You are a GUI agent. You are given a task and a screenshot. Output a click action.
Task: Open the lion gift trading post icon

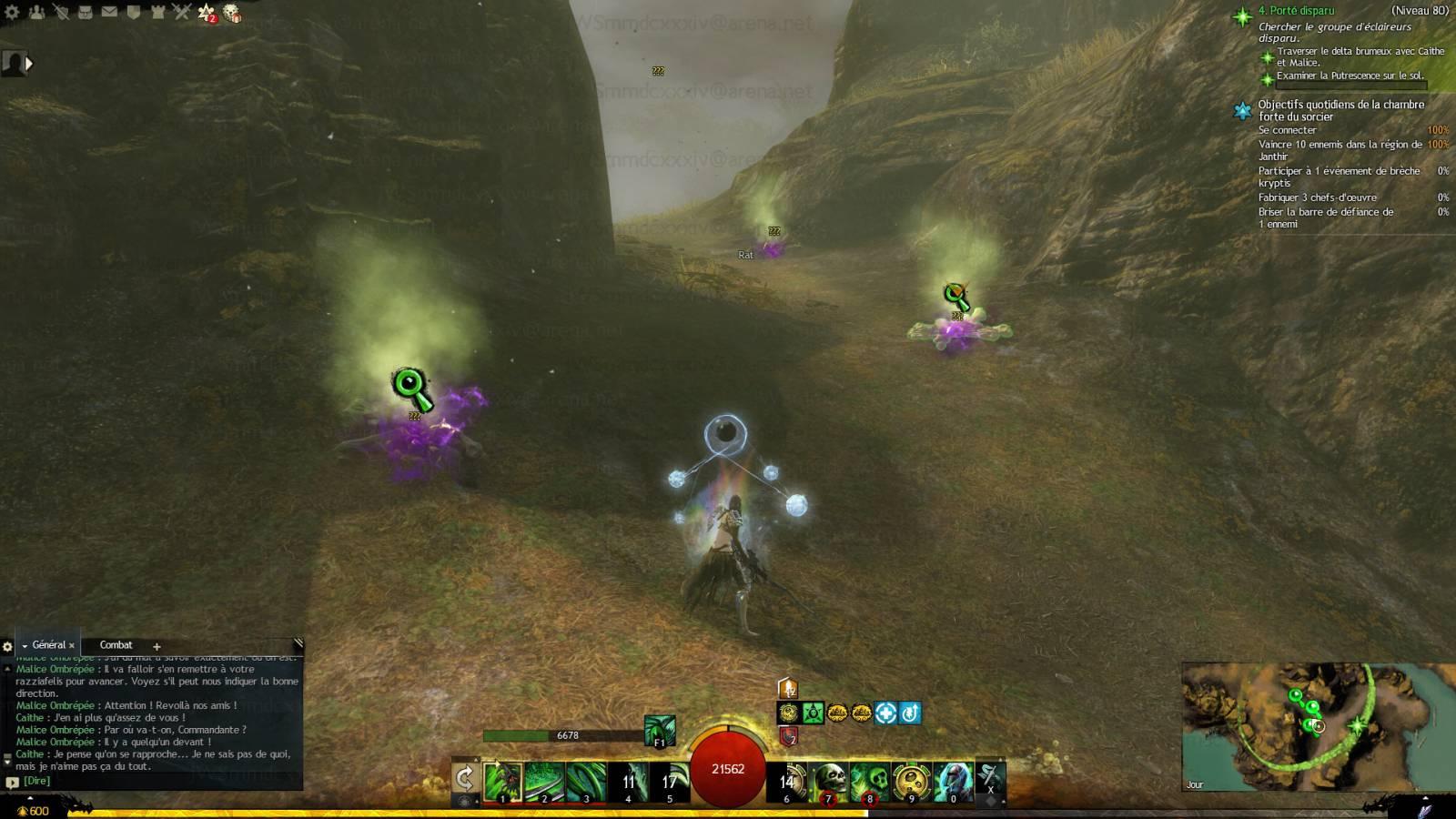point(231,13)
